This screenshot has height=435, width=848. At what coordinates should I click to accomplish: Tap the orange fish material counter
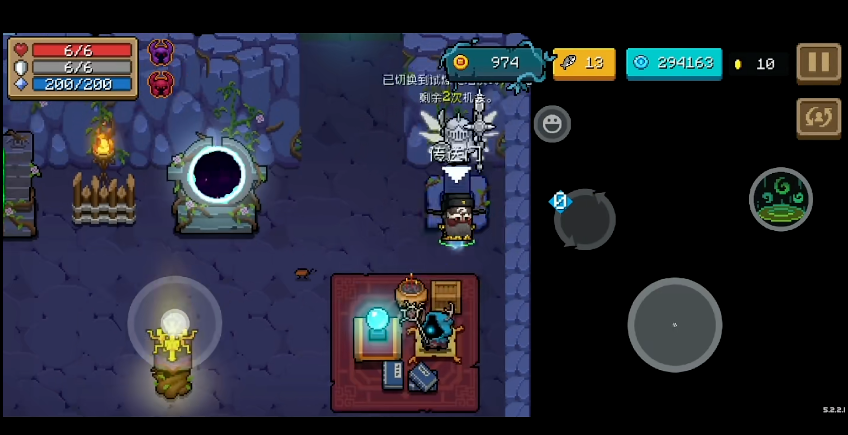coord(584,63)
